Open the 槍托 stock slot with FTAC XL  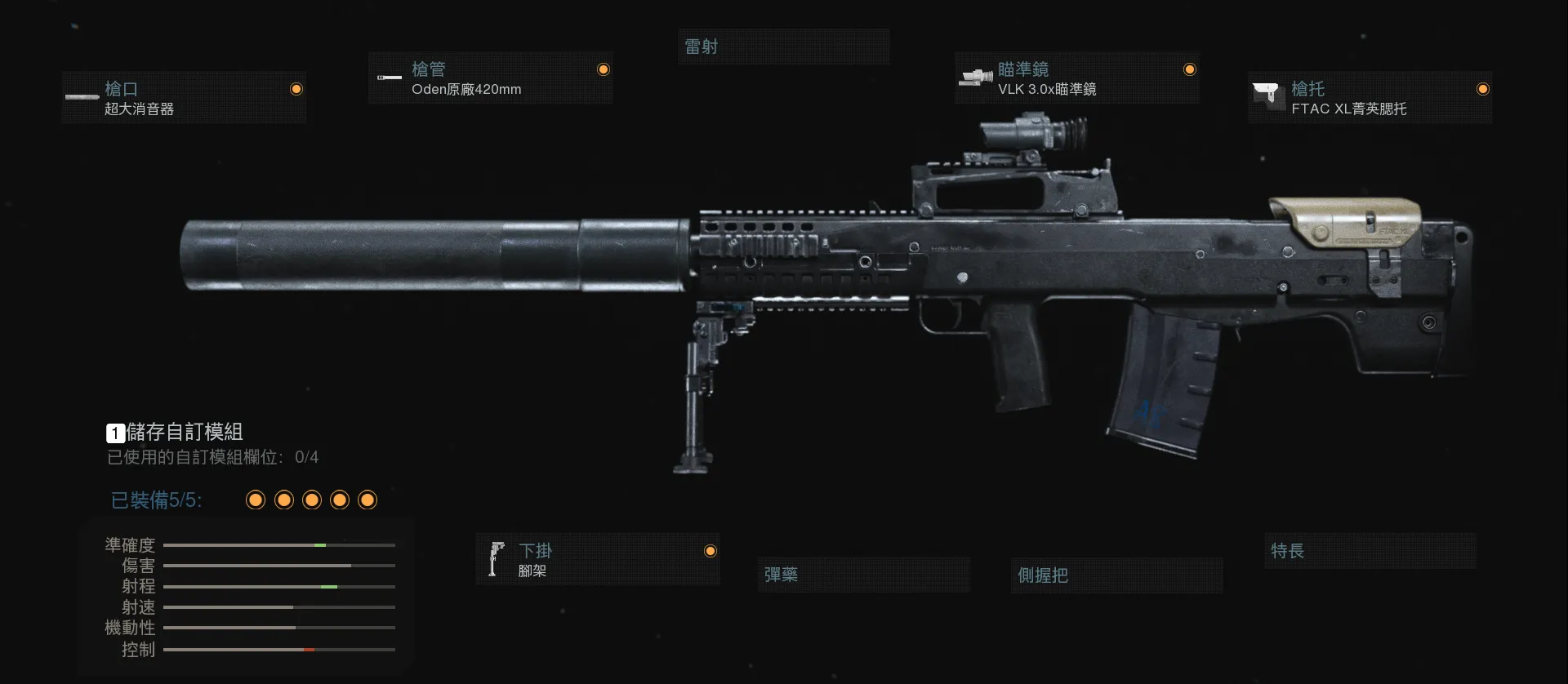(1370, 98)
